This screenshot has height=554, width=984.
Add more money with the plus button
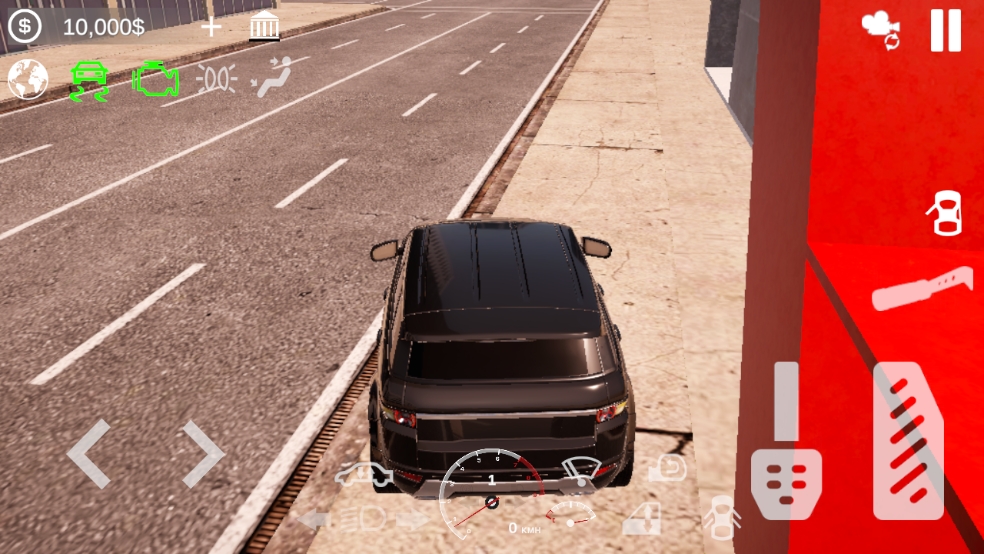(211, 27)
